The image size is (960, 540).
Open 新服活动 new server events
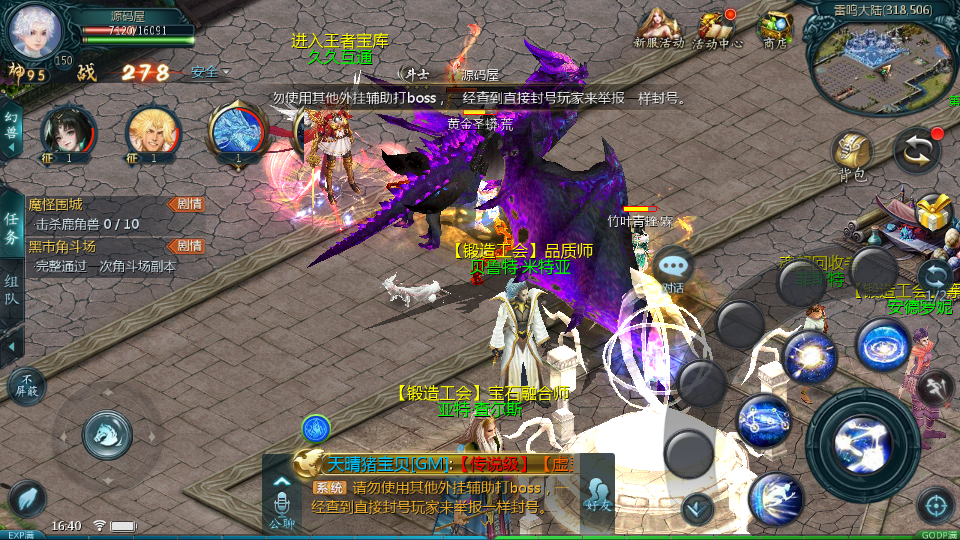point(658,28)
